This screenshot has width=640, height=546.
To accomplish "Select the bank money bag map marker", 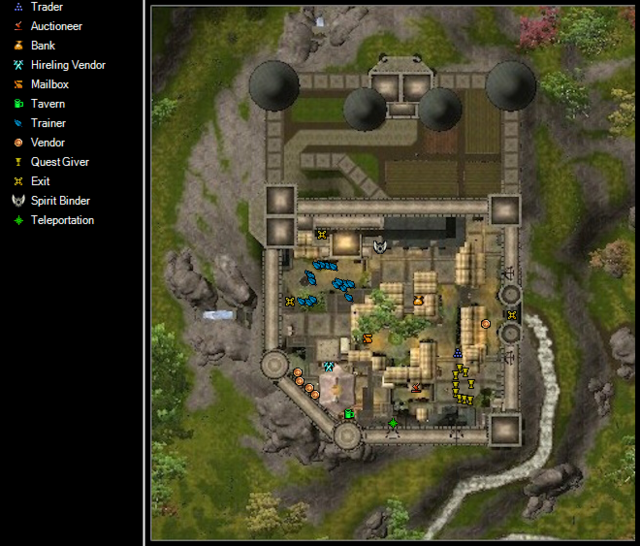I will click(x=418, y=299).
